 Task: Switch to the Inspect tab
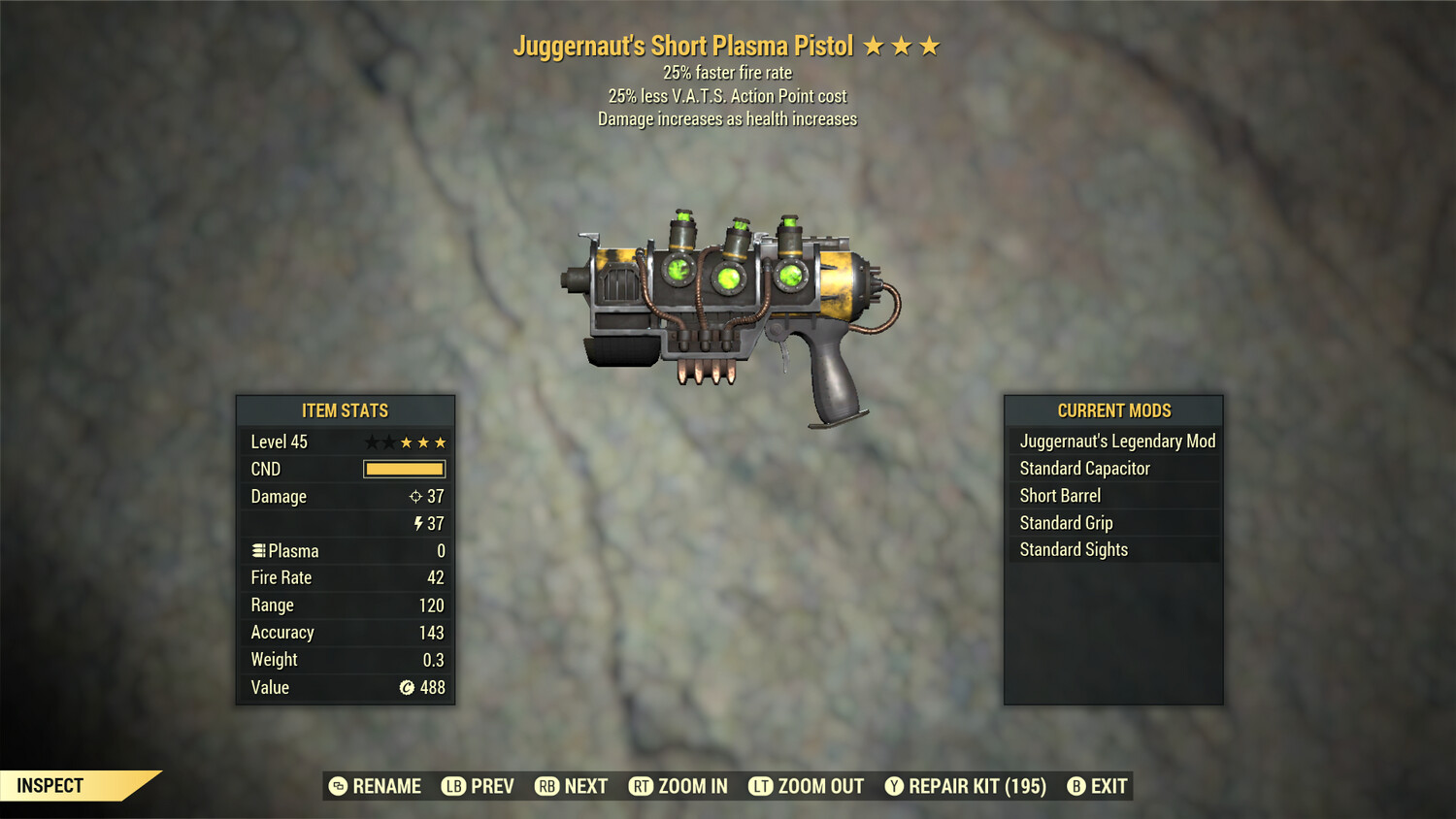(49, 786)
